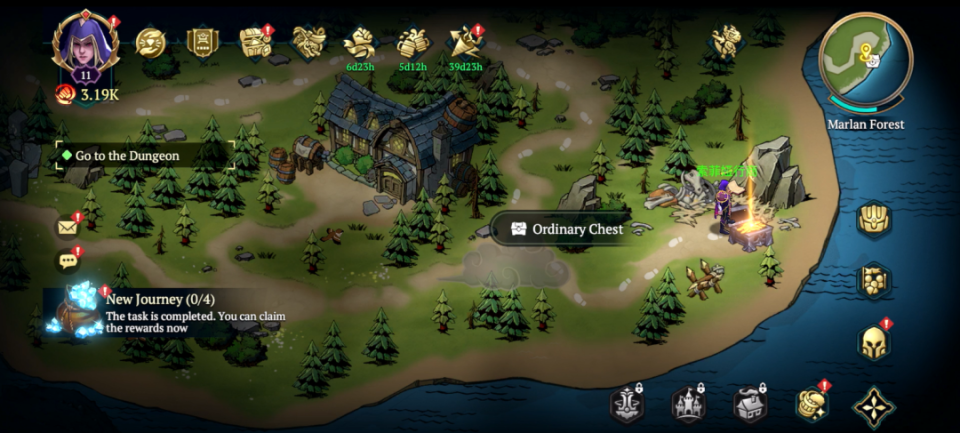960x433 pixels.
Task: Select the locked castle icon
Action: click(688, 404)
